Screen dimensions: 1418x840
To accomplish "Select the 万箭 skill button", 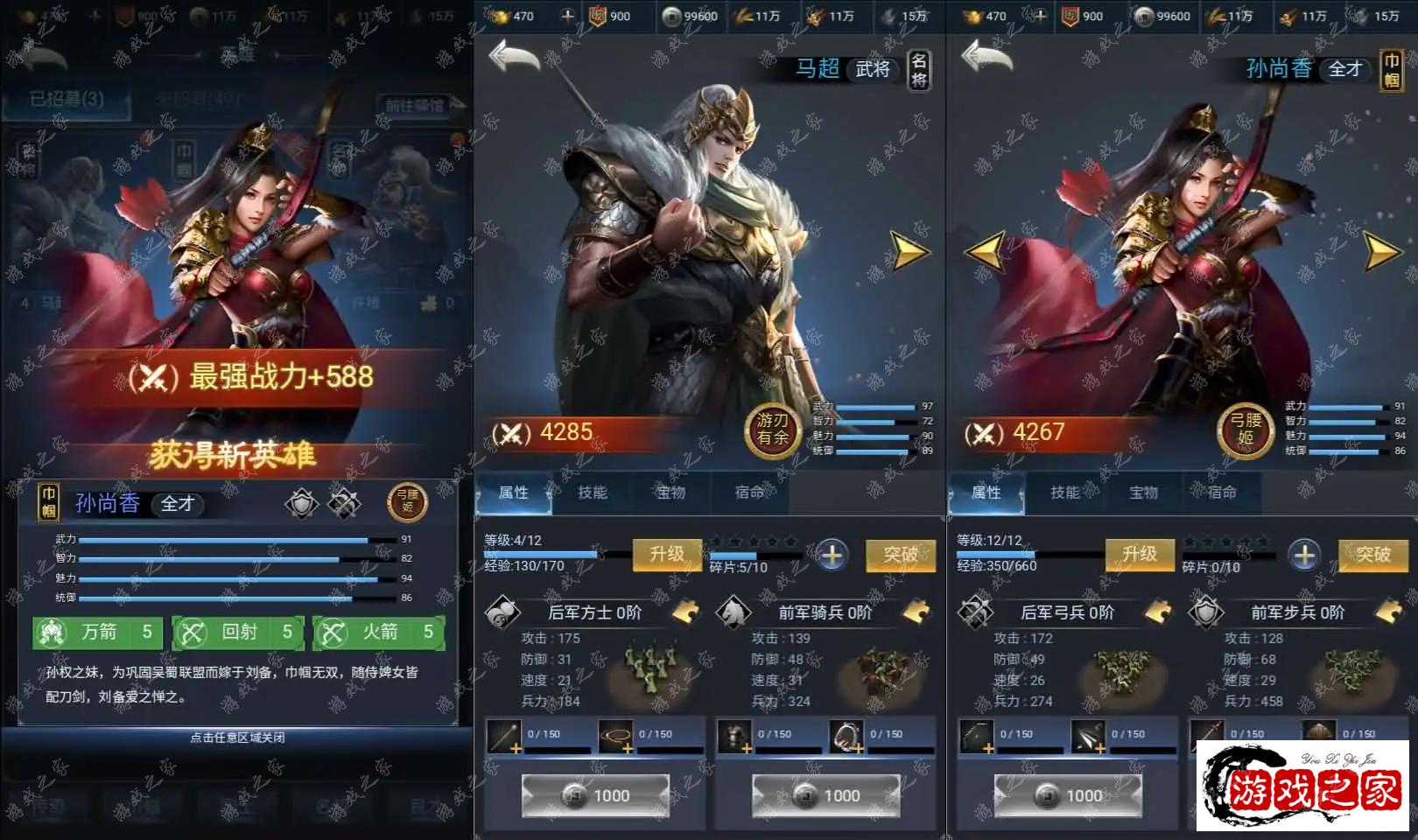I will [x=98, y=632].
